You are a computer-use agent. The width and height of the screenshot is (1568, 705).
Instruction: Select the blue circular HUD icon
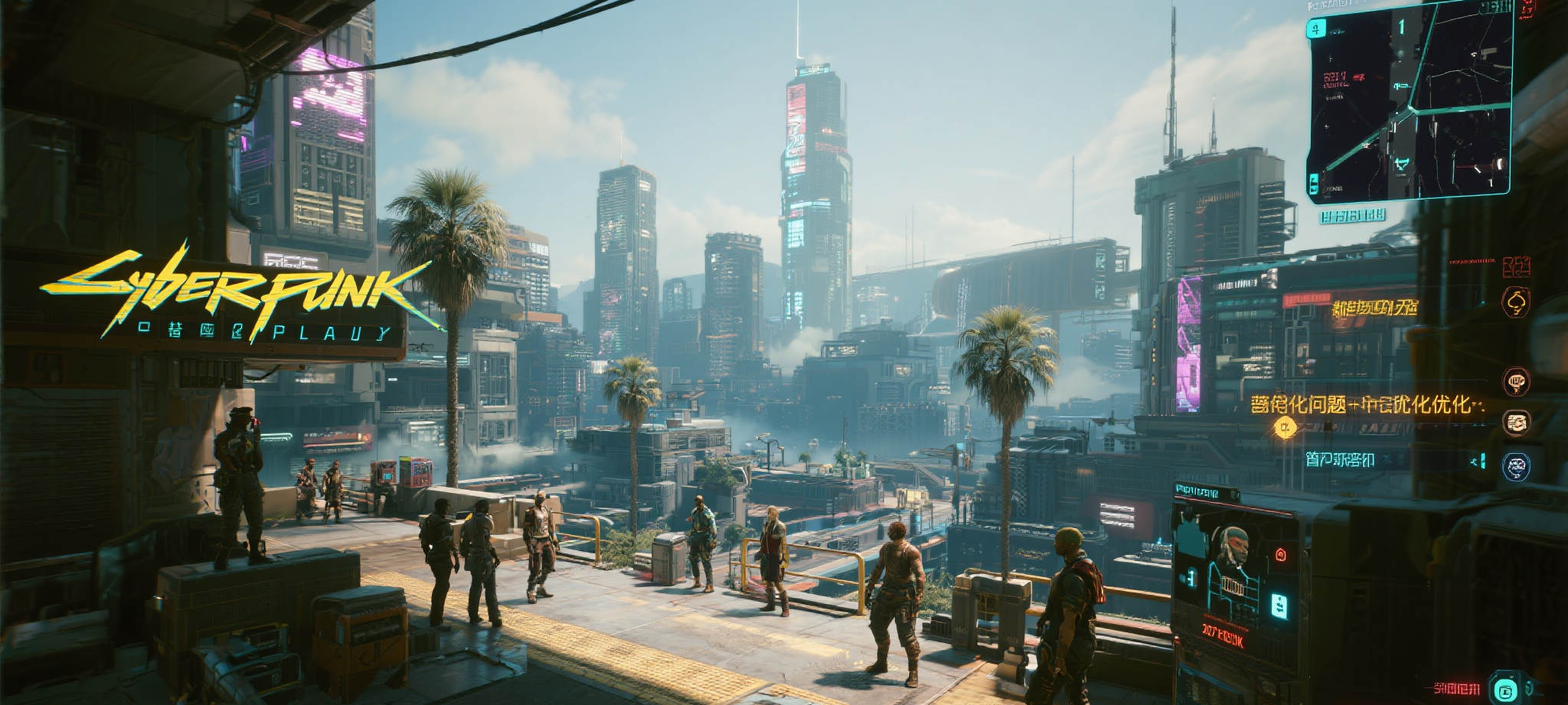1516,466
